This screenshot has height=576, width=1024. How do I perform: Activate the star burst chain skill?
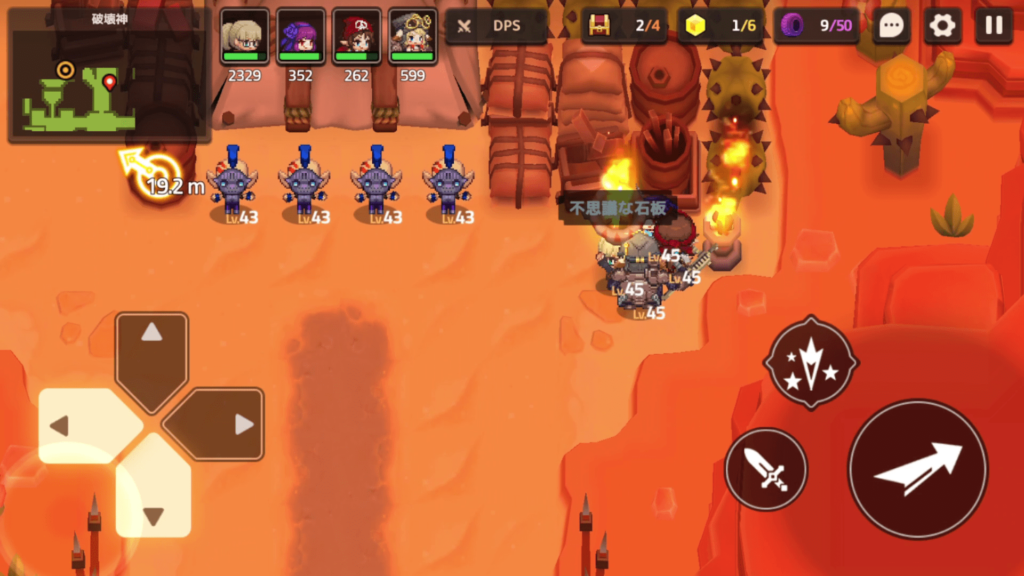pyautogui.click(x=810, y=362)
